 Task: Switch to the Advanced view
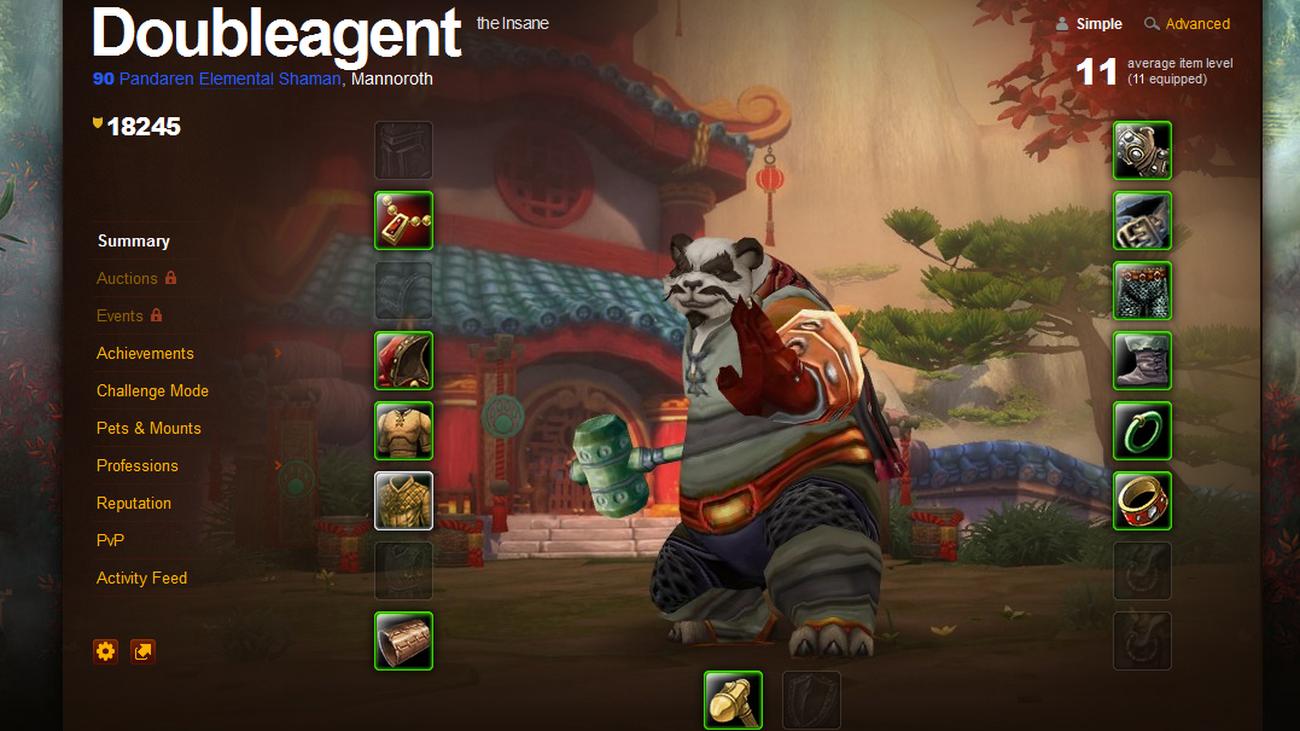[x=1197, y=24]
